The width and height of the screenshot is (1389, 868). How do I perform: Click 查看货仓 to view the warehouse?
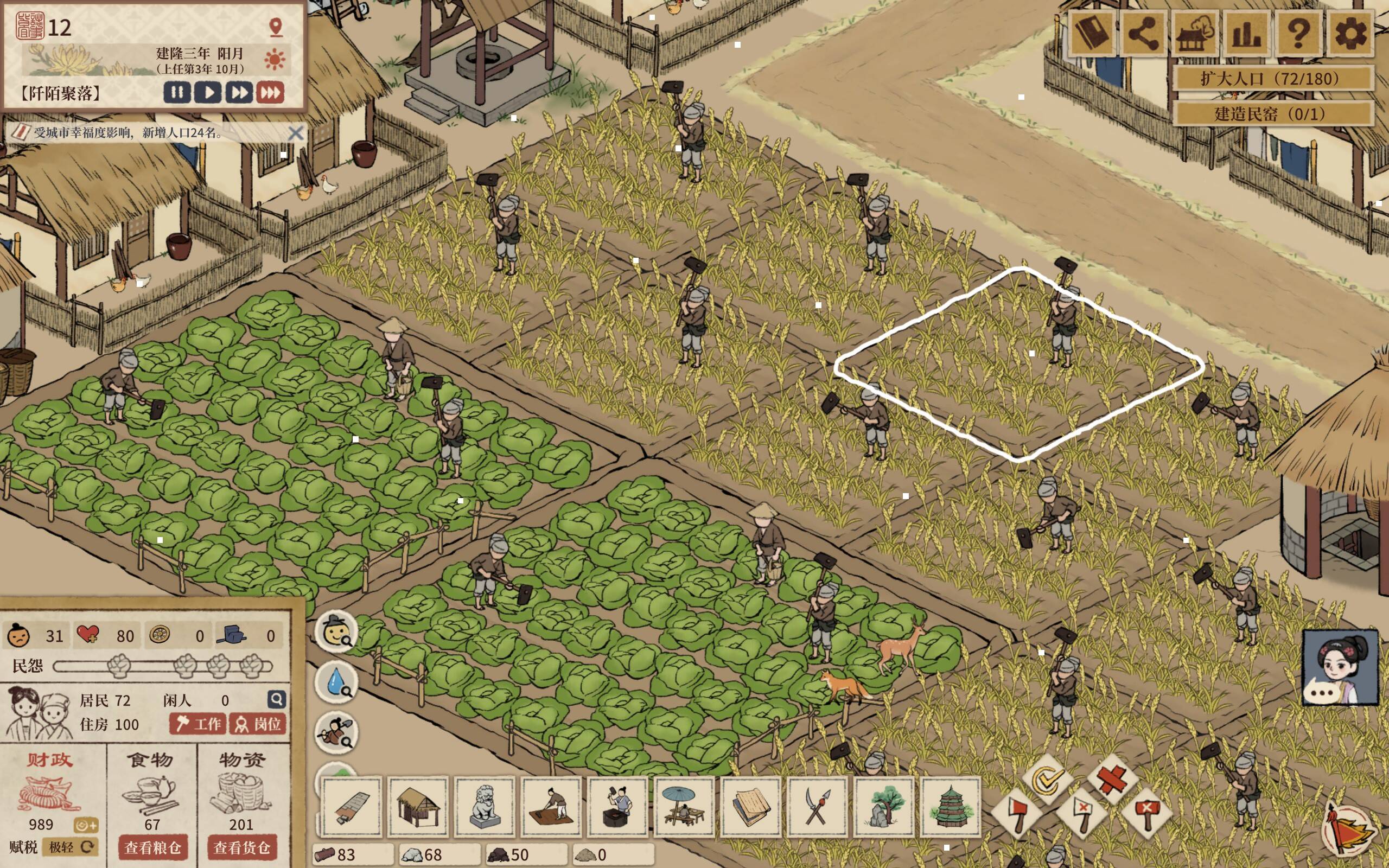241,847
